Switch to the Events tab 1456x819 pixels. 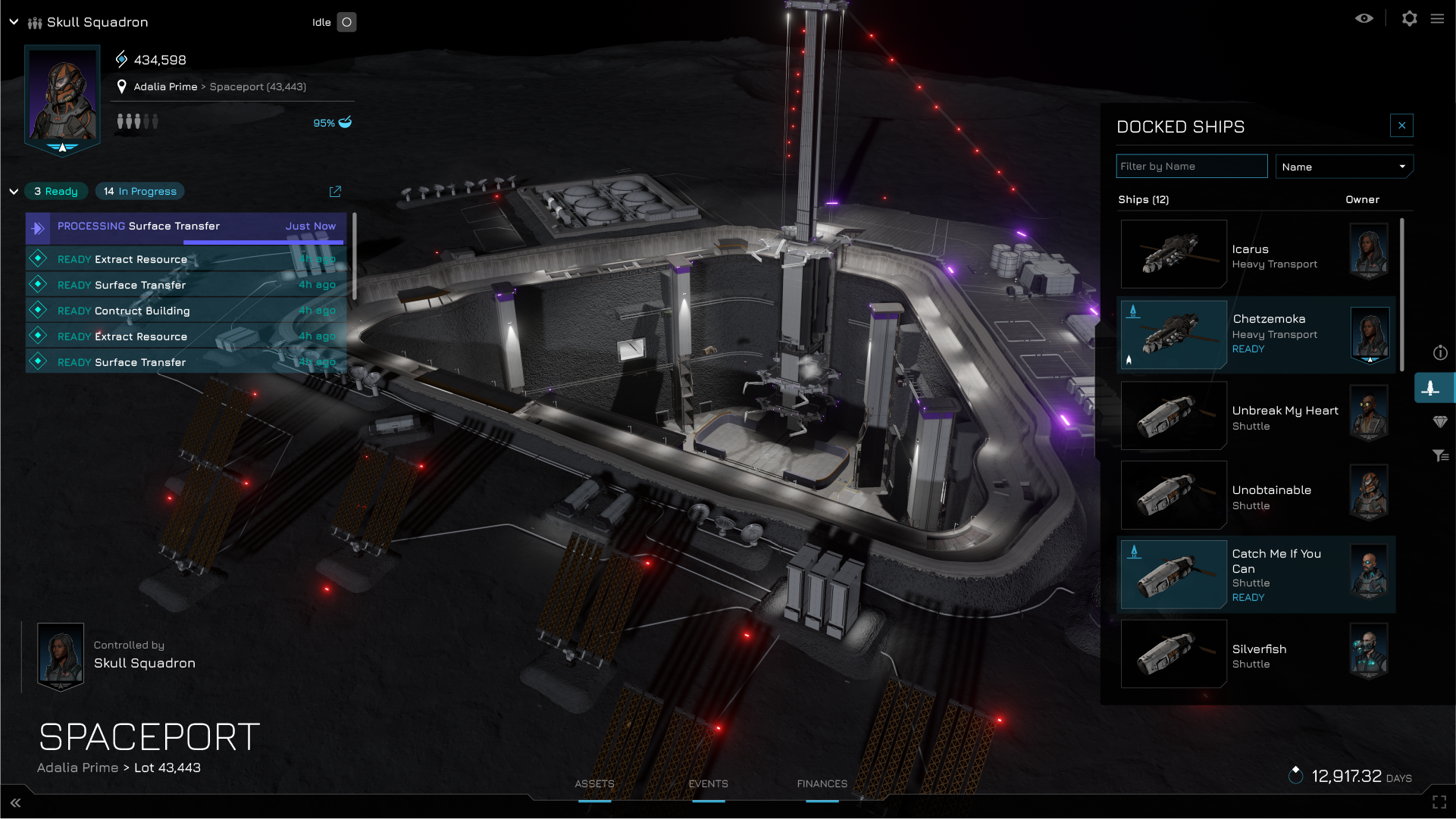click(x=708, y=784)
